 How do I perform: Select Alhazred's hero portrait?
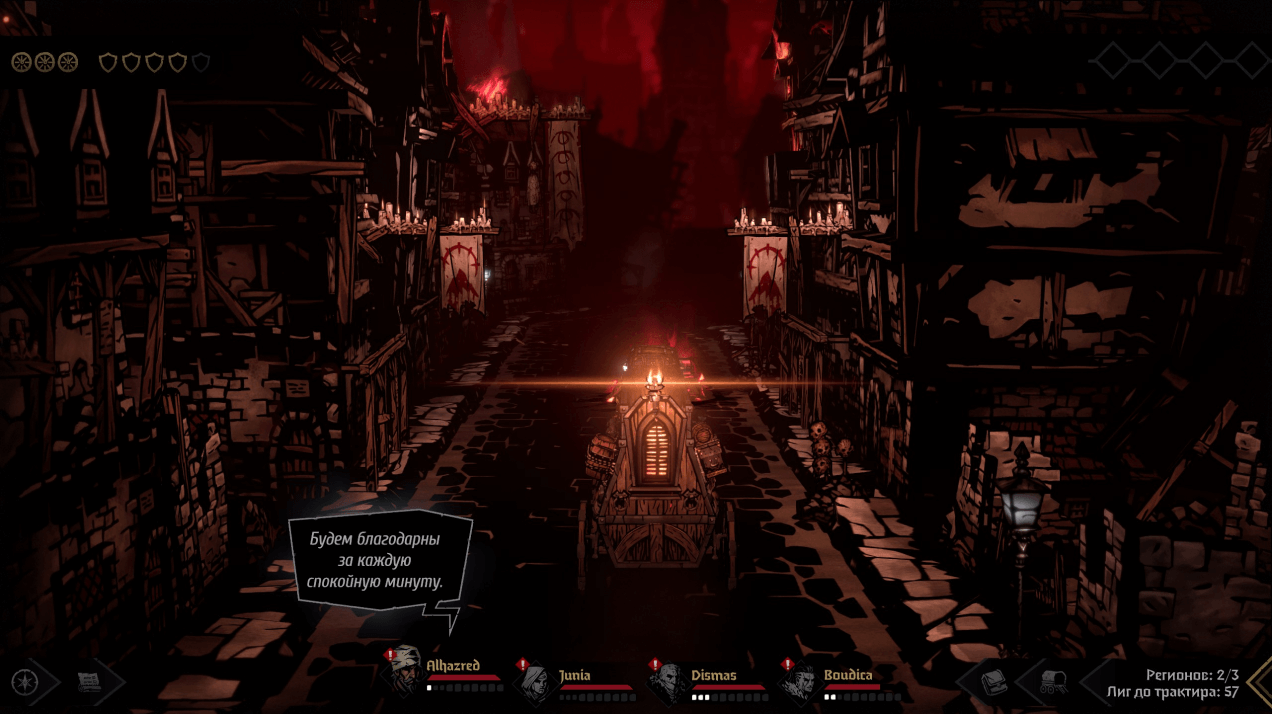(x=406, y=673)
